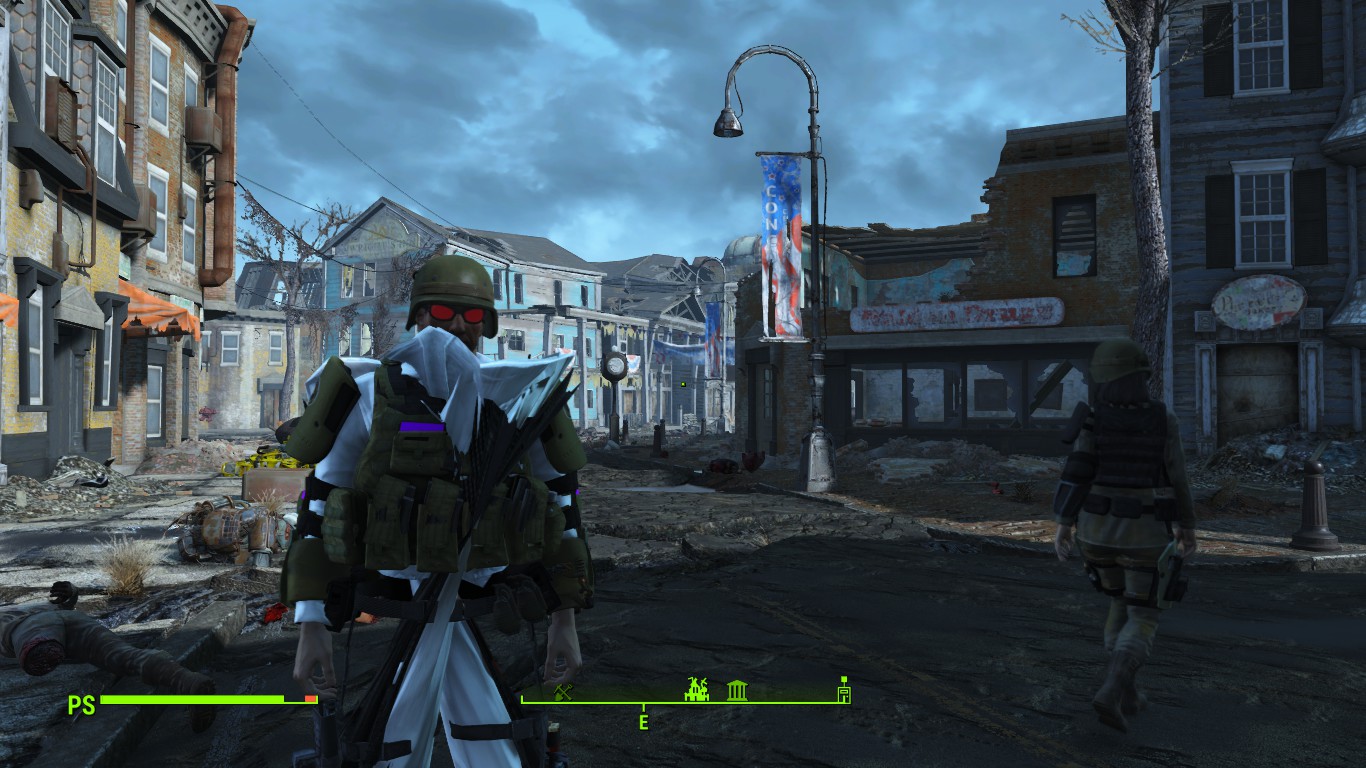Click the columned museum compass marker
The image size is (1366, 768).
[x=737, y=690]
